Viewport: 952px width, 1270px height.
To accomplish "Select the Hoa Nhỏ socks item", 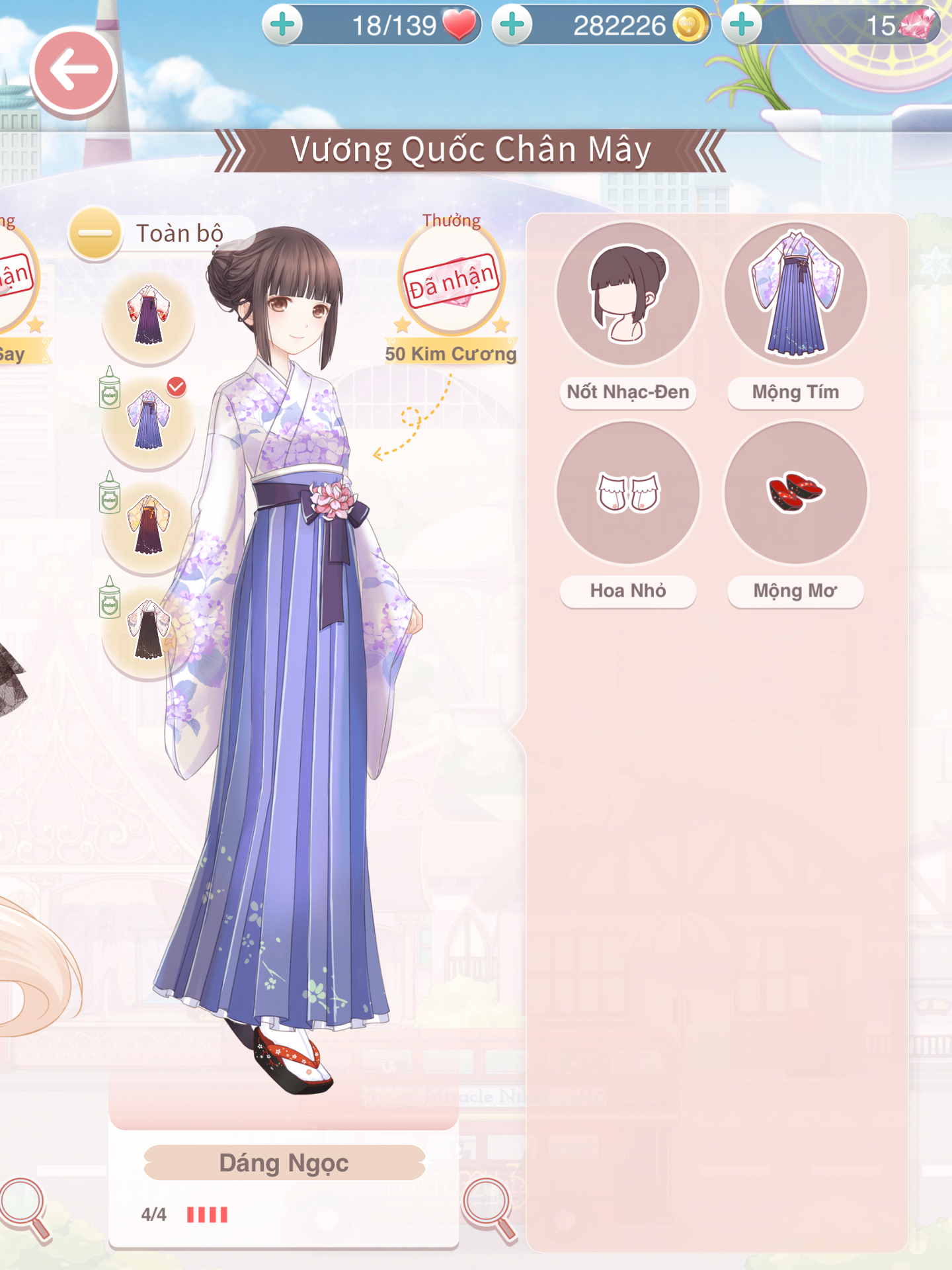I will (628, 493).
